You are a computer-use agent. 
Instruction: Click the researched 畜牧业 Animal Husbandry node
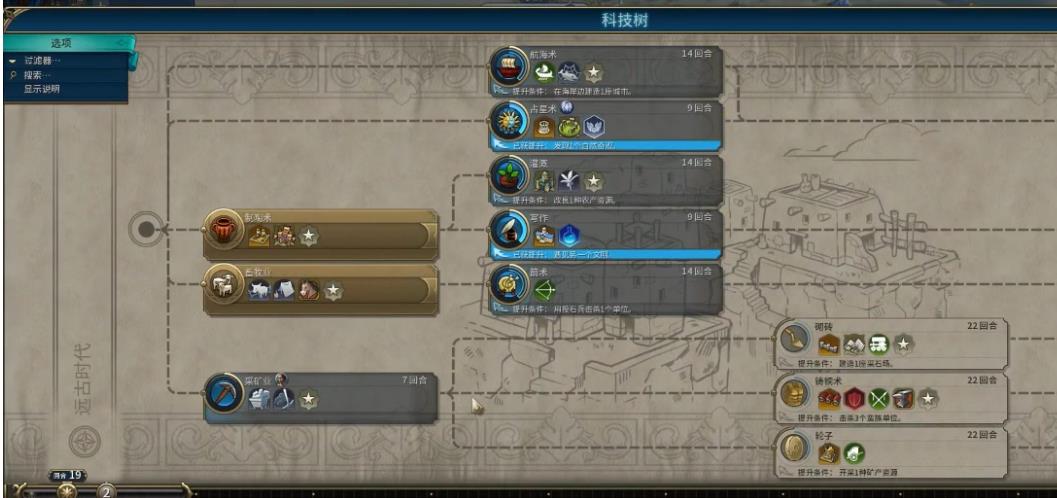point(320,287)
